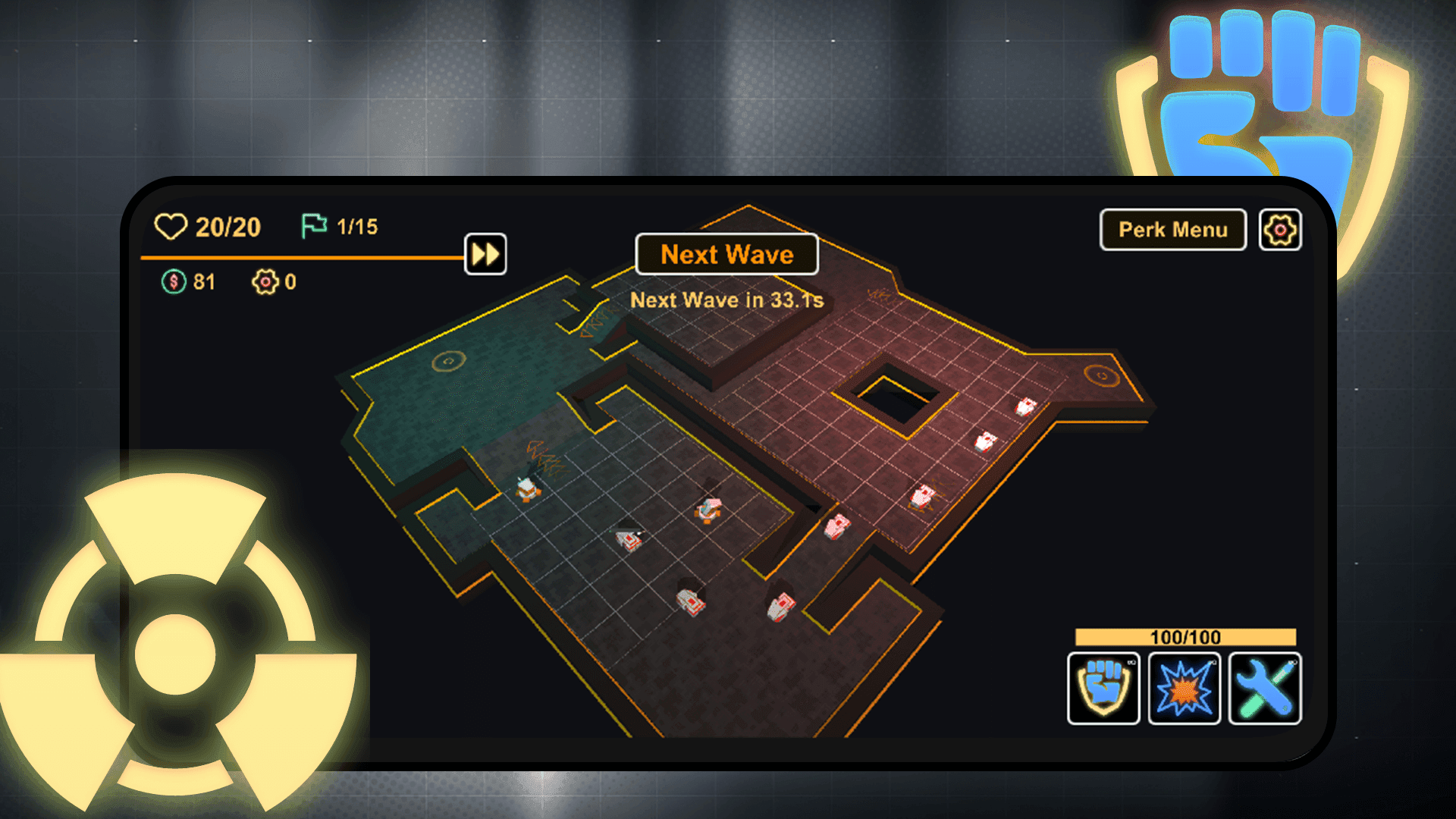The image size is (1456, 819).
Task: Click the Next Wave countdown text
Action: click(727, 300)
